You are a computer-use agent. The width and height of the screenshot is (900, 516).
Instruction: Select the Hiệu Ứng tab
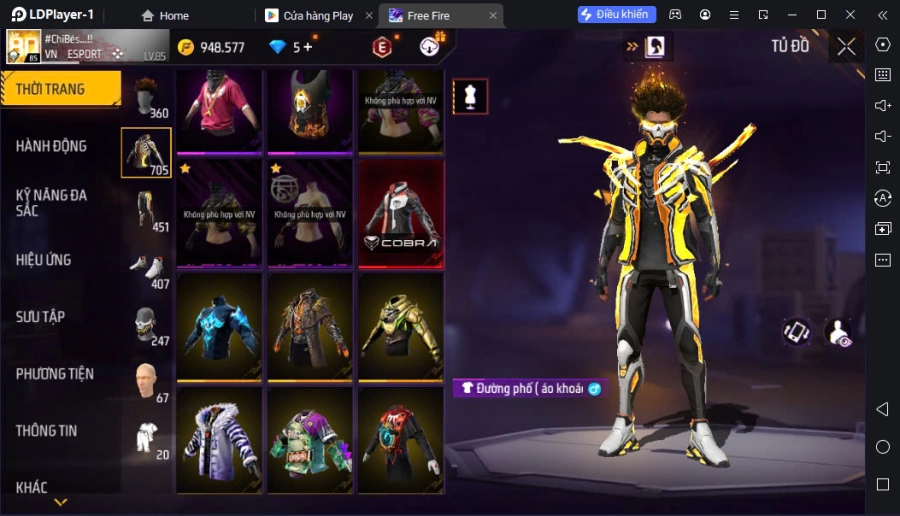(x=44, y=260)
